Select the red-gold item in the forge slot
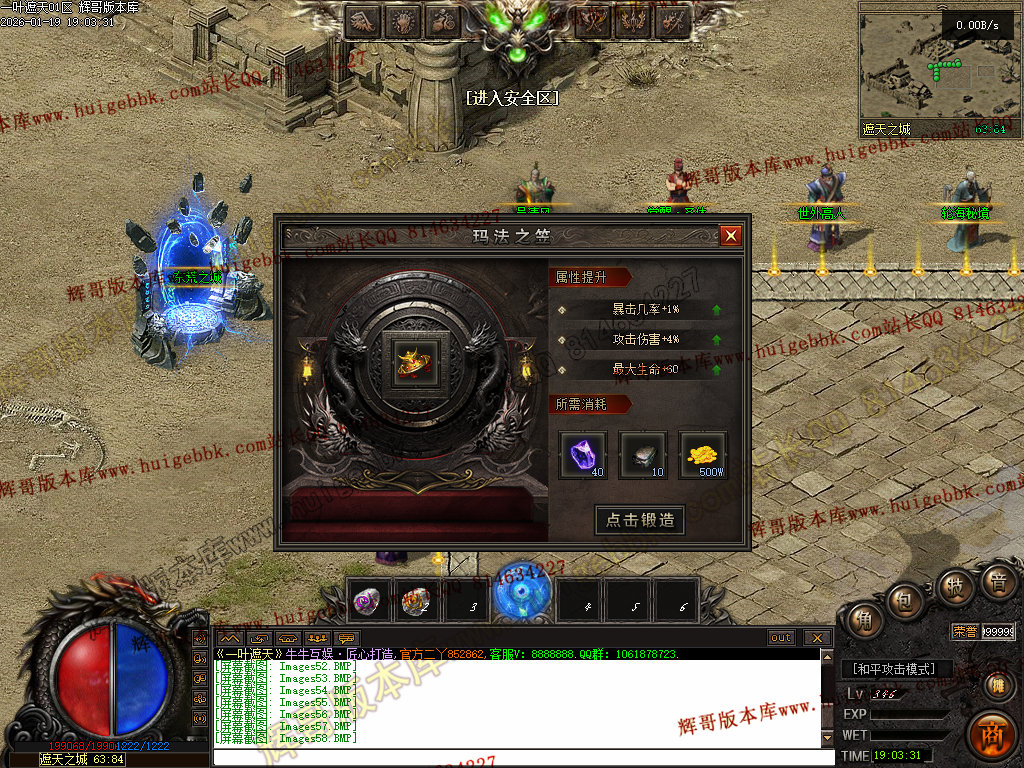 [408, 360]
